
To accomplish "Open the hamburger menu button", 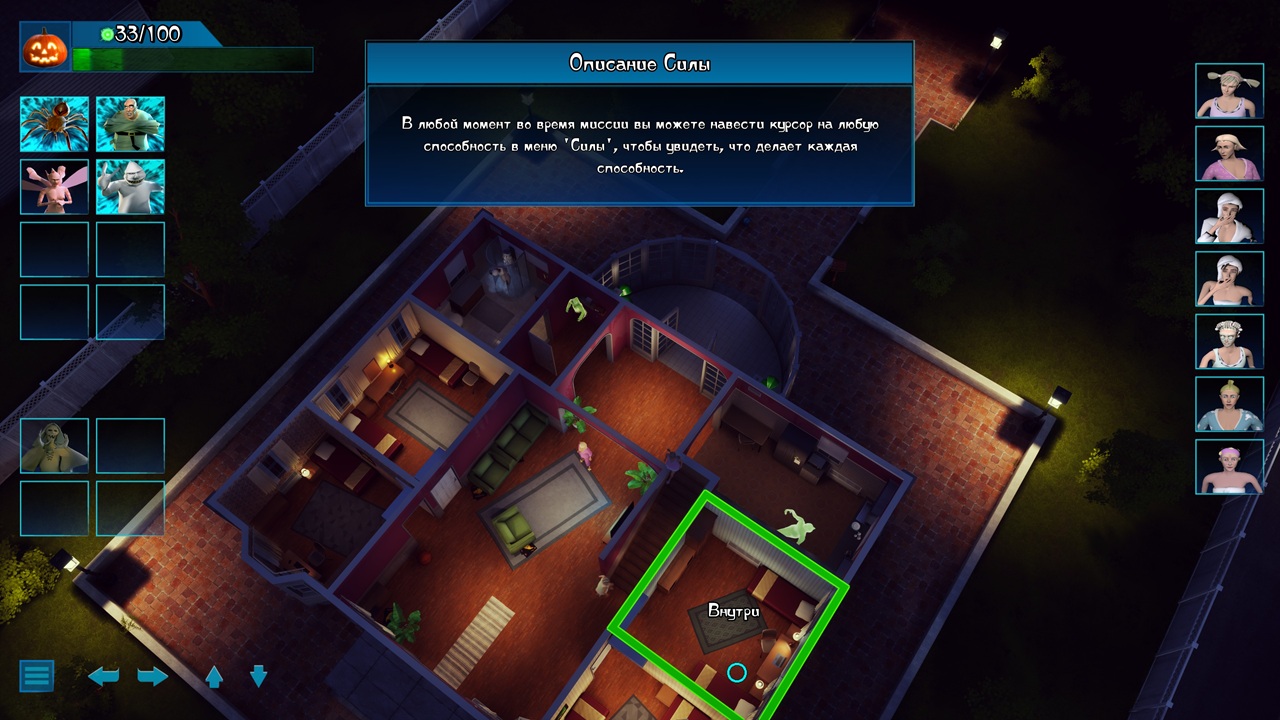I will [x=37, y=675].
